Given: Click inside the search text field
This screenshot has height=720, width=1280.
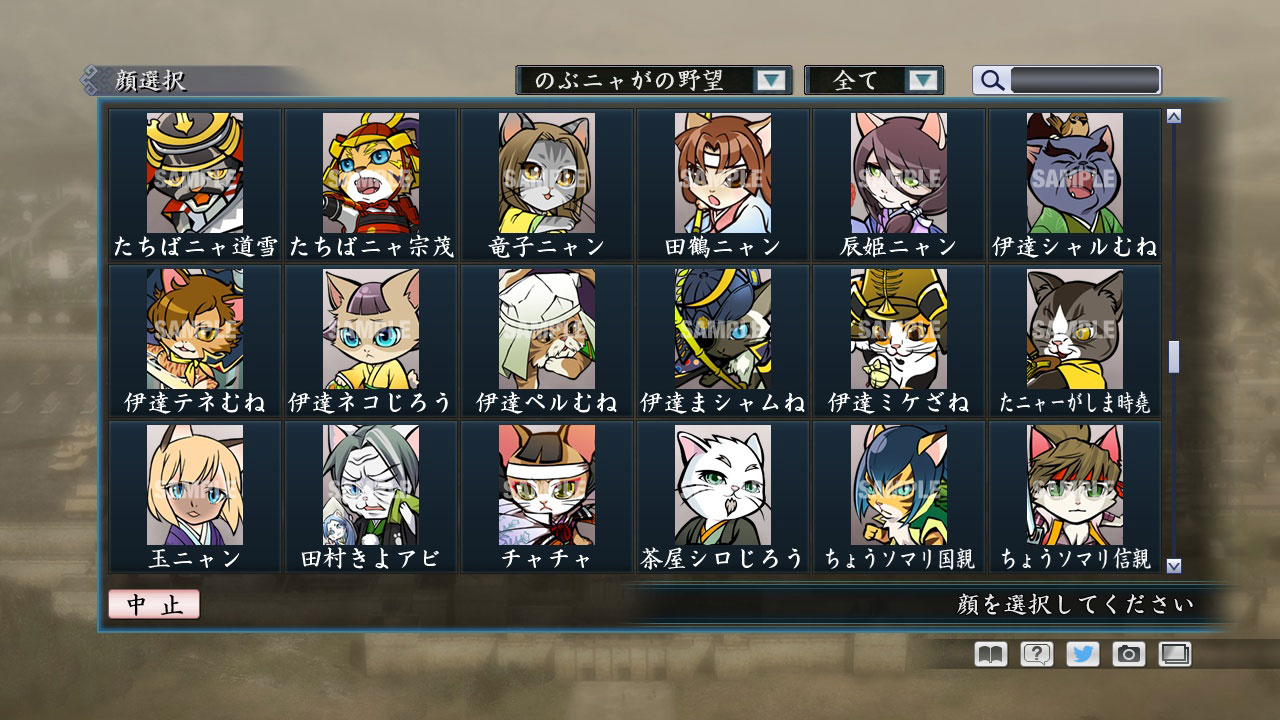Looking at the screenshot, I should [1085, 79].
